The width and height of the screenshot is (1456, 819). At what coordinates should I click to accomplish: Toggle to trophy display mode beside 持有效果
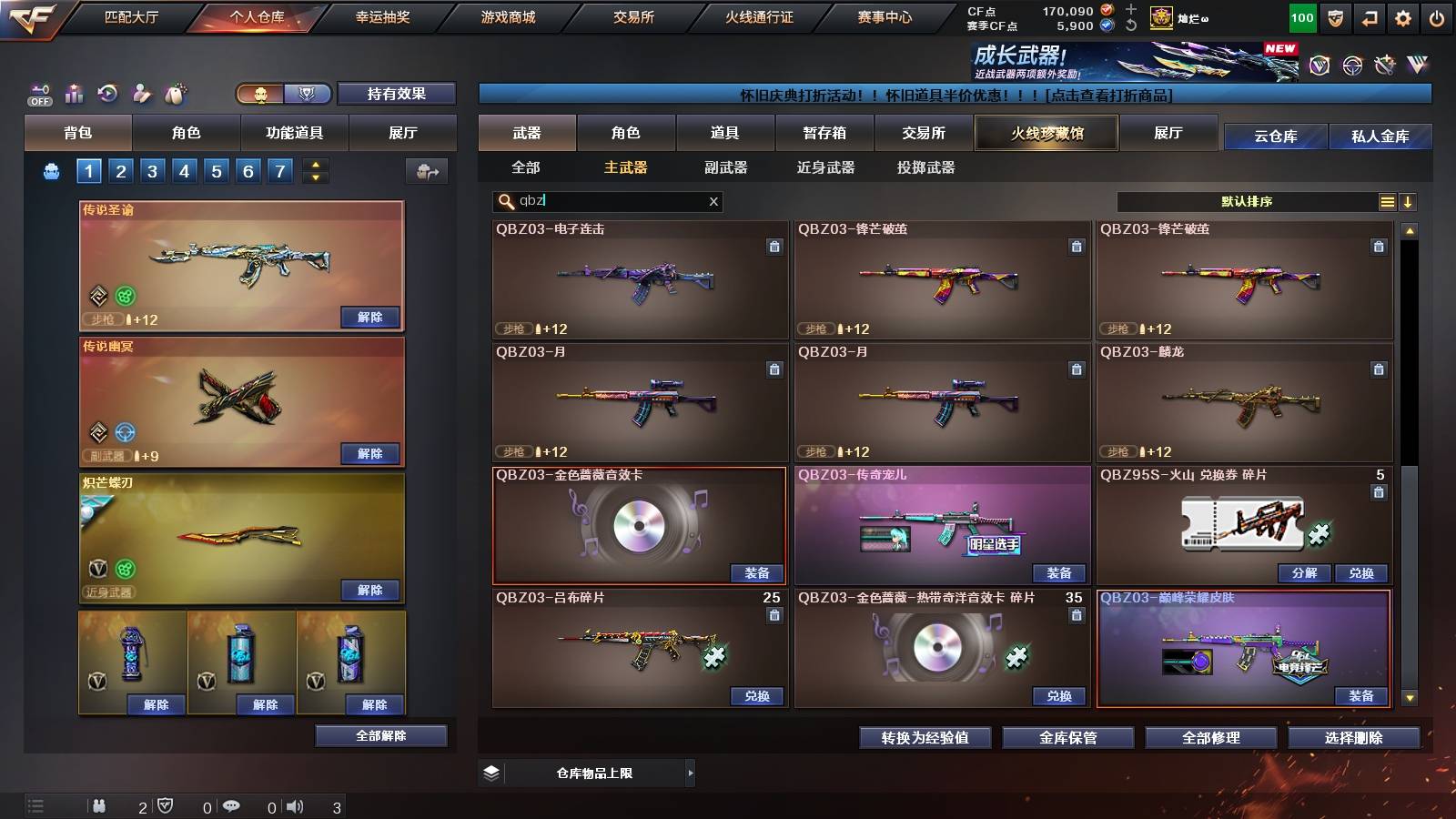pos(308,94)
